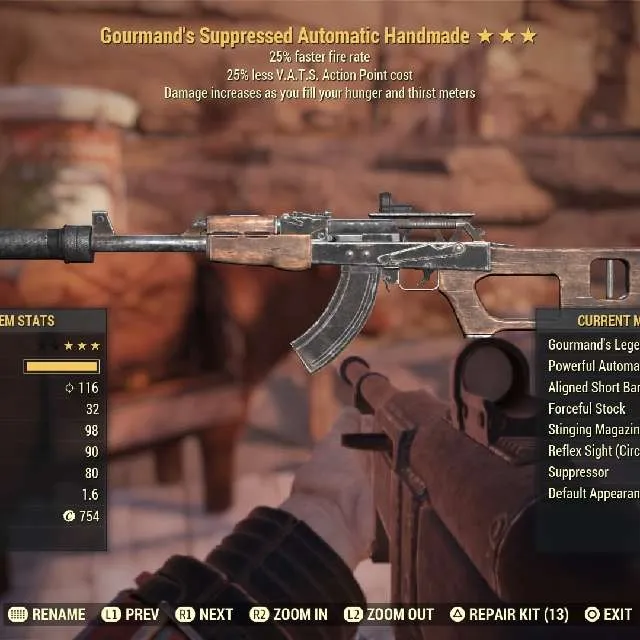Viewport: 640px width, 640px height.
Task: Highlight the Stinging Magazine mod row
Action: pos(593,430)
